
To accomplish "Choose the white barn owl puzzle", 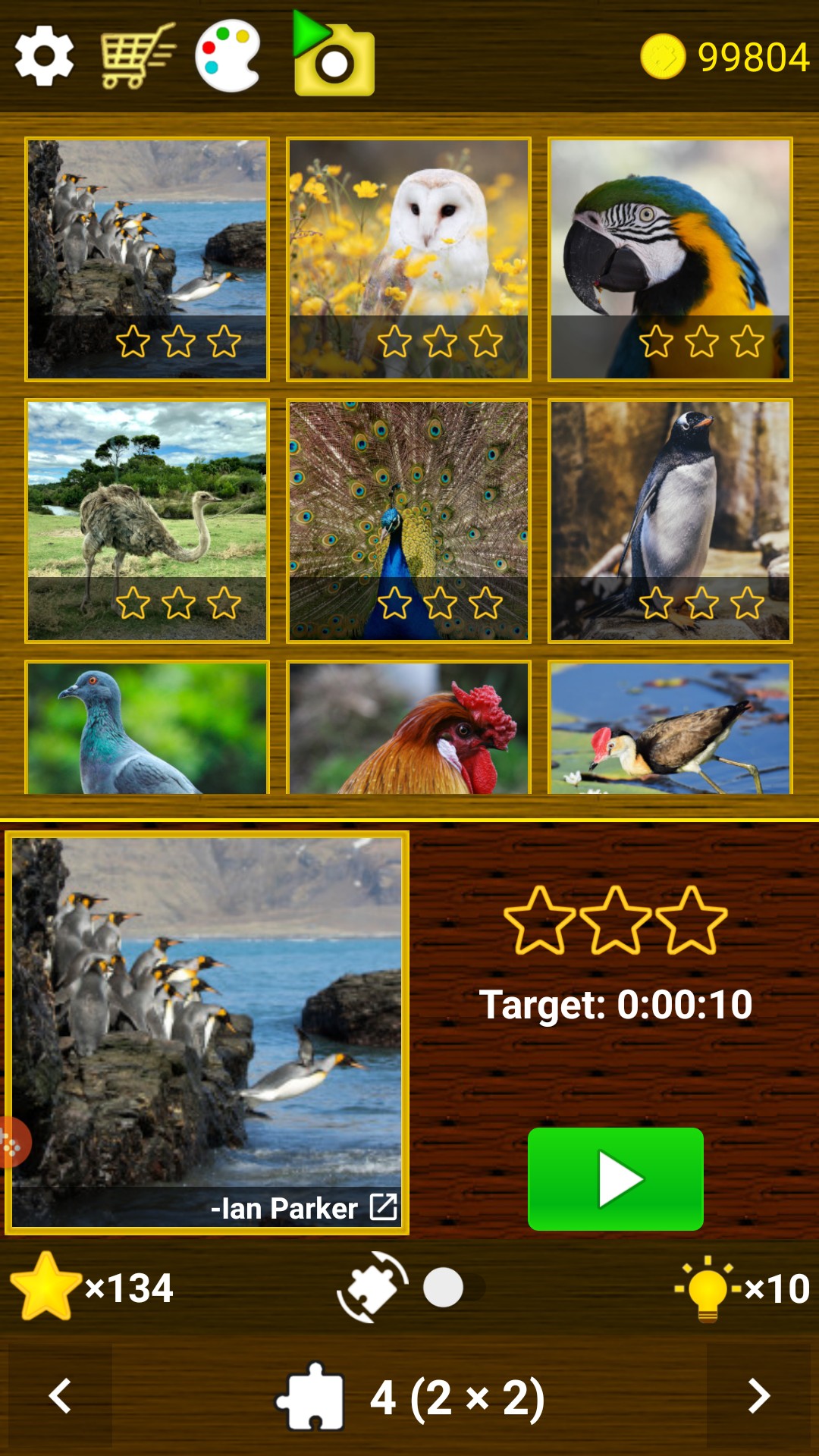I will coord(409,259).
